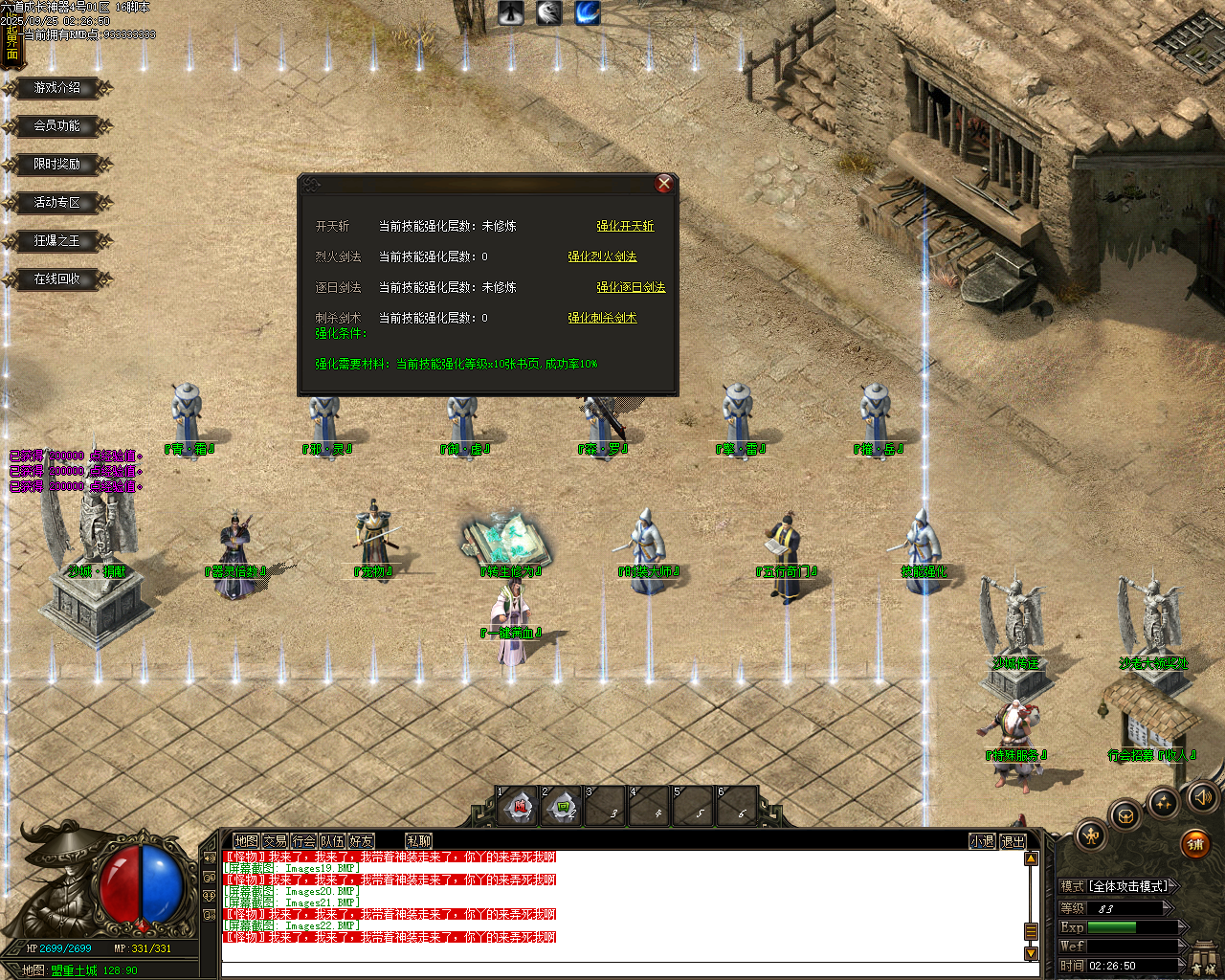Expand the 等级 level bar arrow

coord(1167,907)
